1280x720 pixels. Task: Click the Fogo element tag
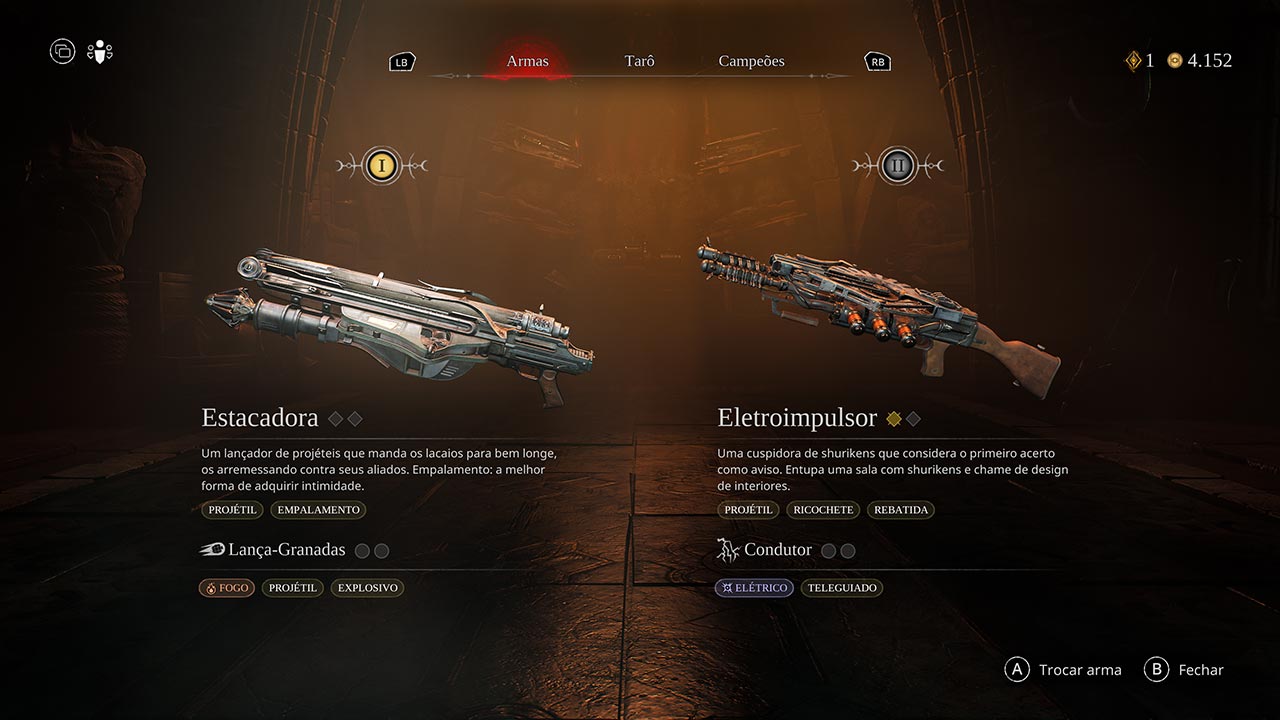tap(227, 588)
